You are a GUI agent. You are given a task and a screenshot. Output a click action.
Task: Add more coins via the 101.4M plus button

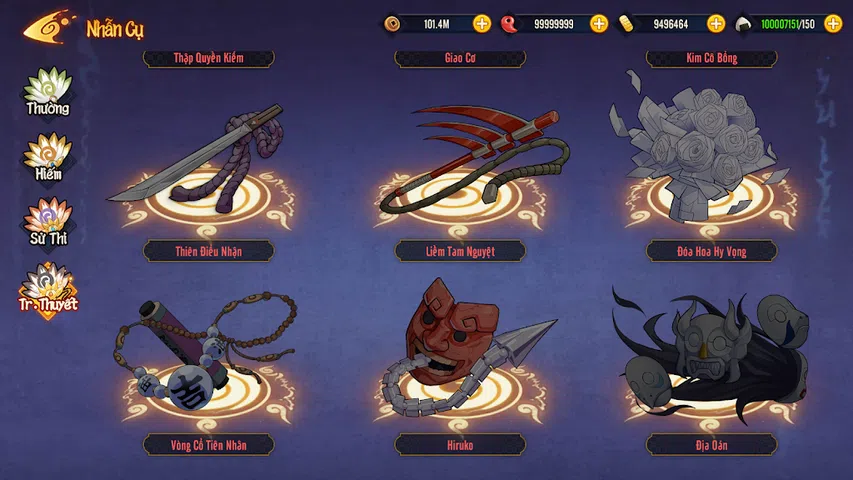(x=482, y=23)
